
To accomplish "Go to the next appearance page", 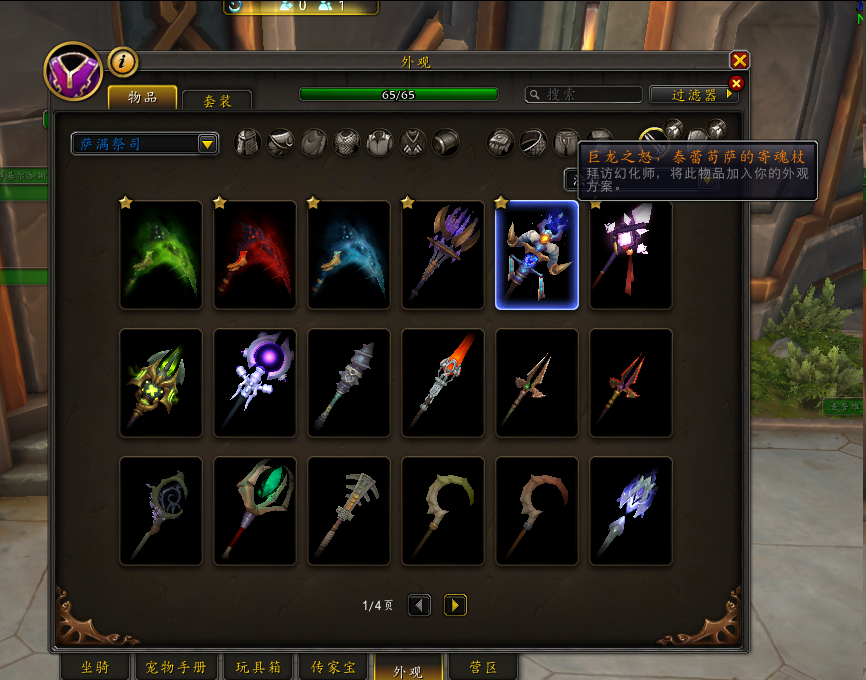I will [455, 605].
